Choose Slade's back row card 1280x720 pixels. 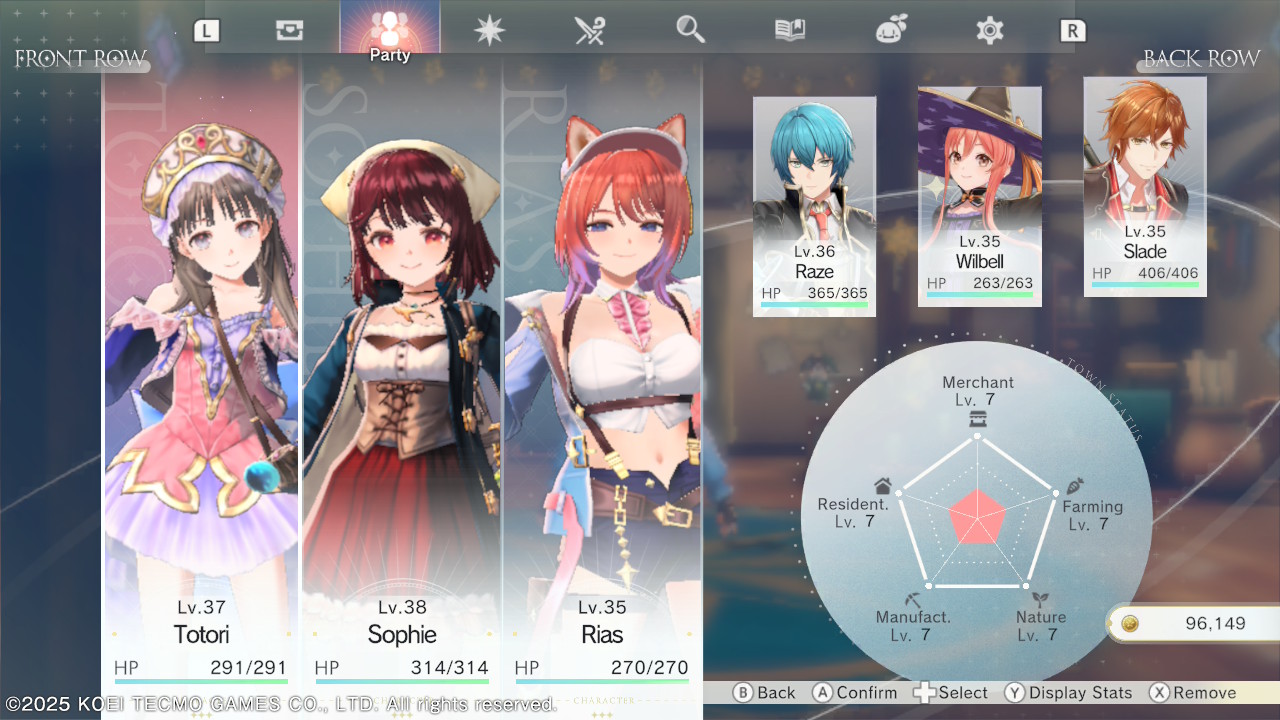click(1144, 186)
